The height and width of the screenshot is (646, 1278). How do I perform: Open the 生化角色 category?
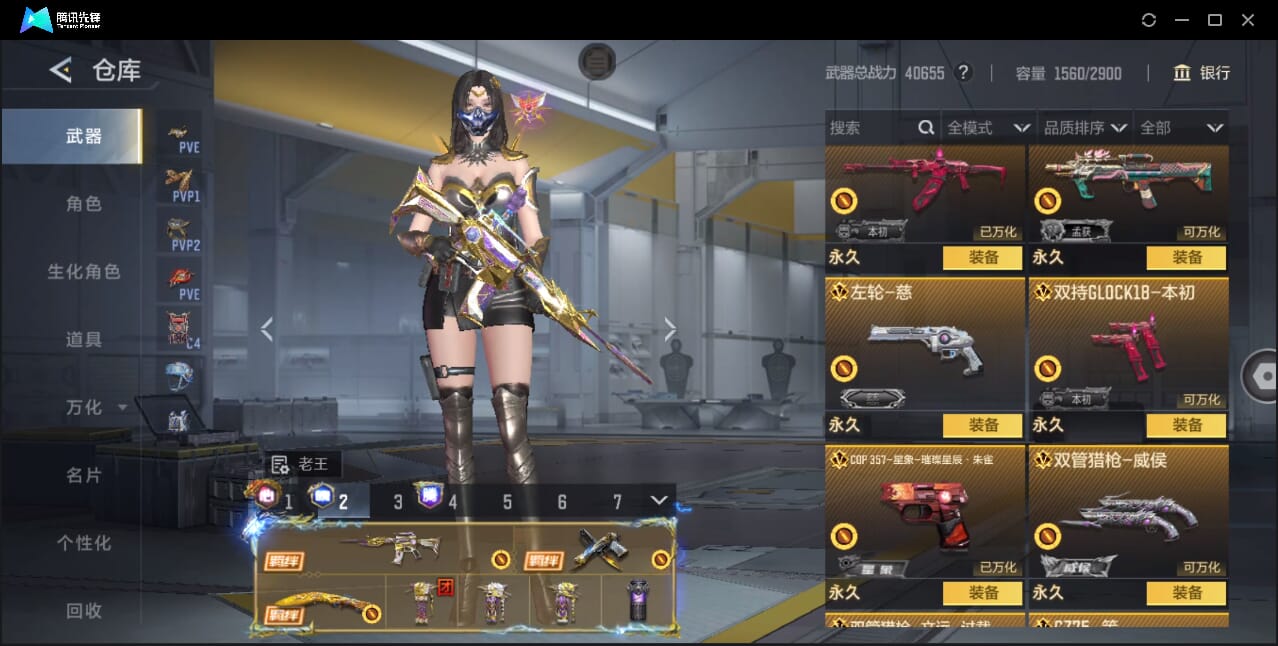pos(84,272)
